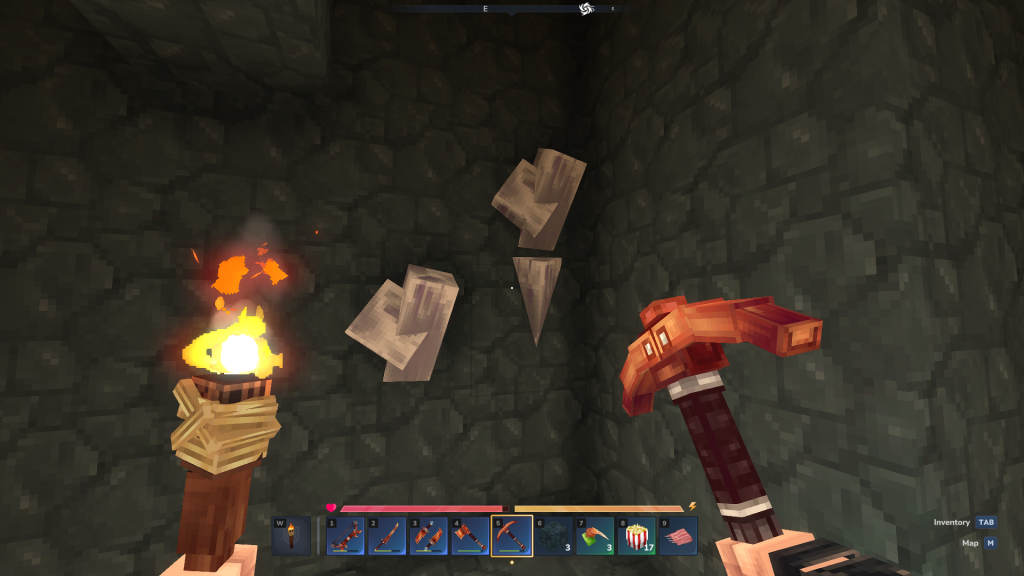The width and height of the screenshot is (1024, 576).
Task: Select the torch utility slot
Action: 291,536
